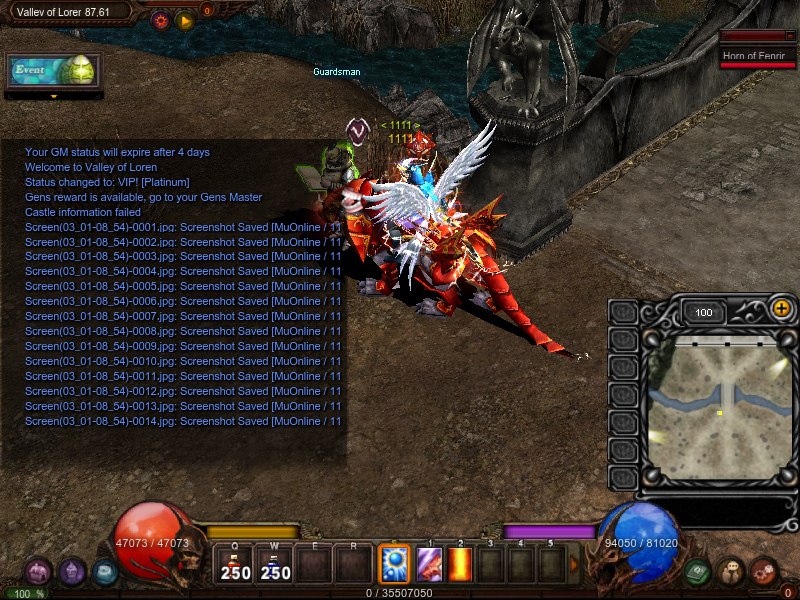The image size is (800, 600).
Task: Use the W potion slot with 250
Action: point(275,565)
